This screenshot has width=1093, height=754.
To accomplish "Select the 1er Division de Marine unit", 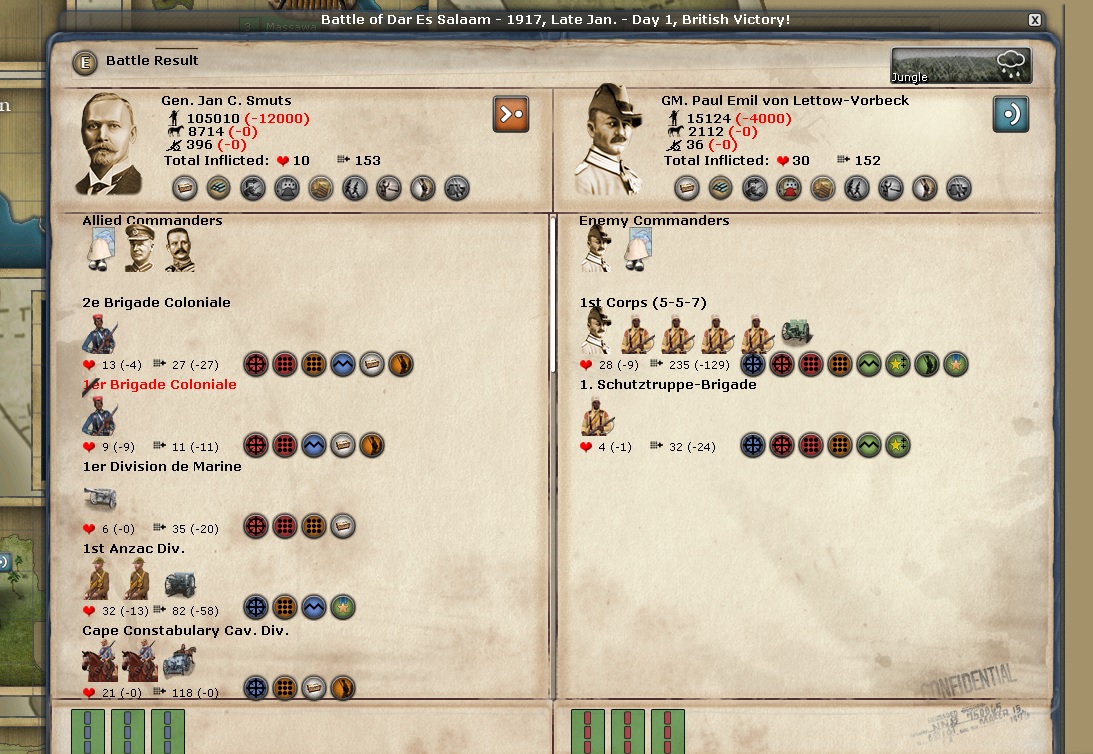I will (100, 497).
